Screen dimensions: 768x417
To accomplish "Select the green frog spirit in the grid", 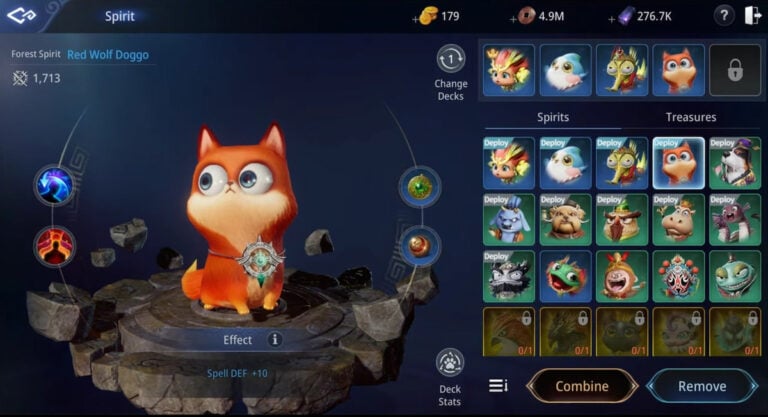I will pos(565,276).
